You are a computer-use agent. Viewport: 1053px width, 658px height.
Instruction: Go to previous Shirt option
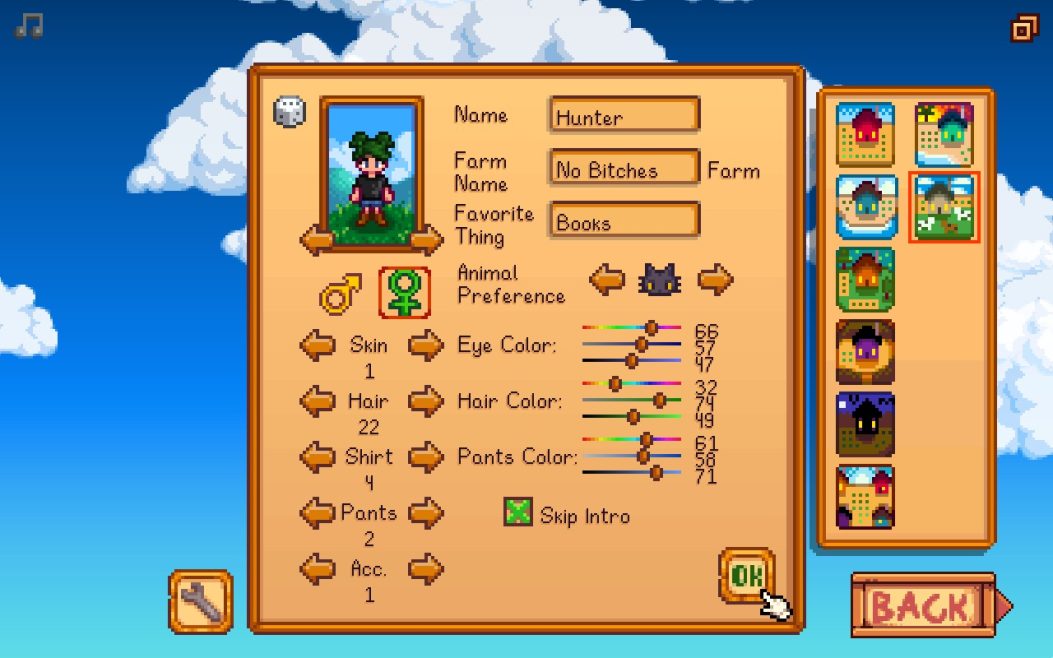pyautogui.click(x=318, y=458)
